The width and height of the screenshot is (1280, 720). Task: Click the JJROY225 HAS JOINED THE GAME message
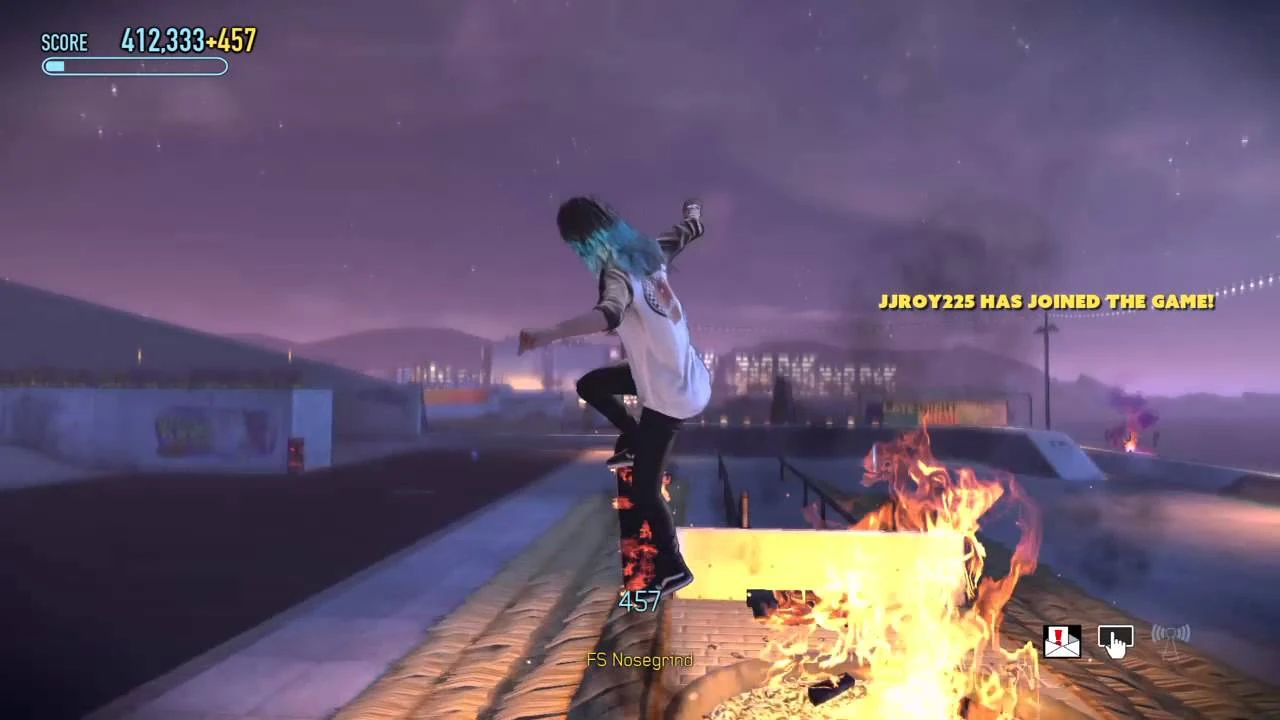coord(1046,301)
